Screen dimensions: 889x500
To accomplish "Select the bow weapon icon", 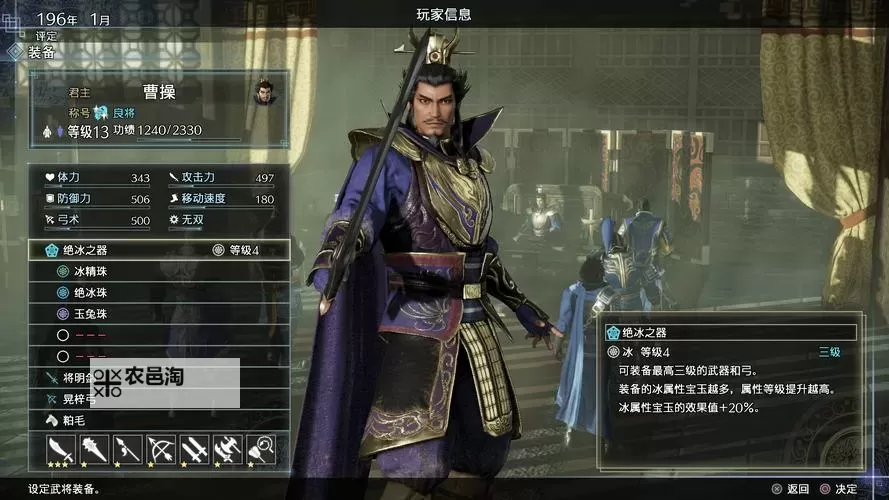I will 161,449.
